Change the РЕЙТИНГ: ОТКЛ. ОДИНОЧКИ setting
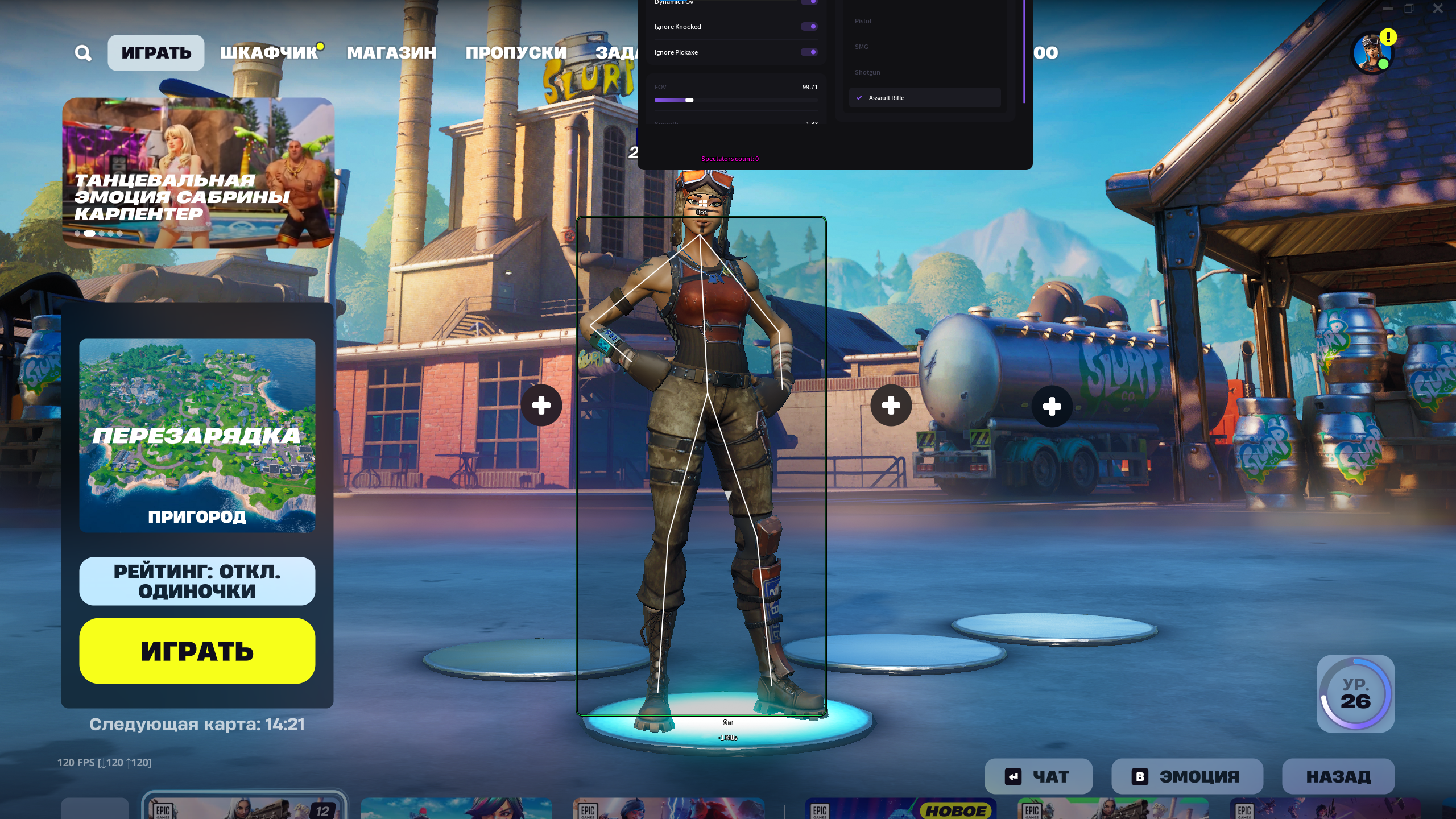The image size is (1456, 819). [x=197, y=581]
